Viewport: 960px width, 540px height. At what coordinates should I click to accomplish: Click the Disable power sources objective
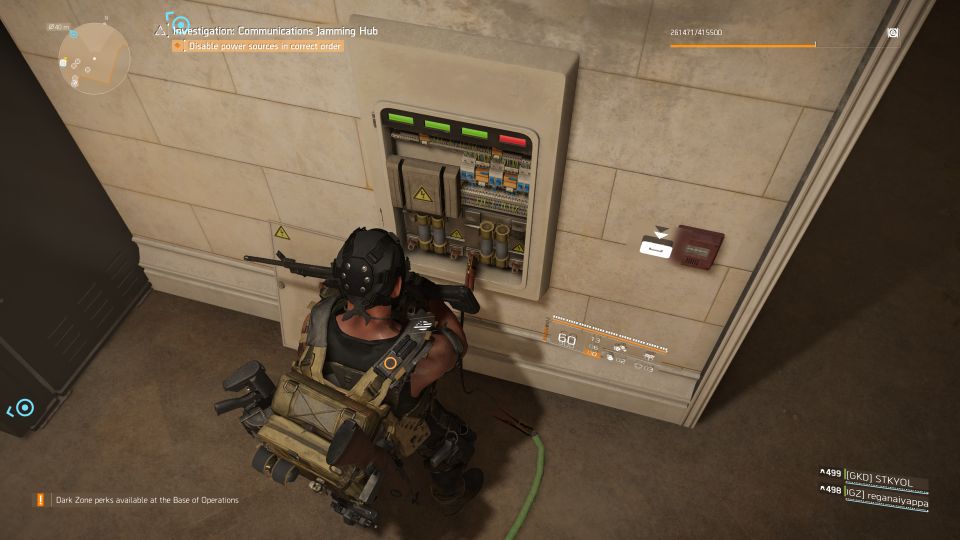coord(260,46)
